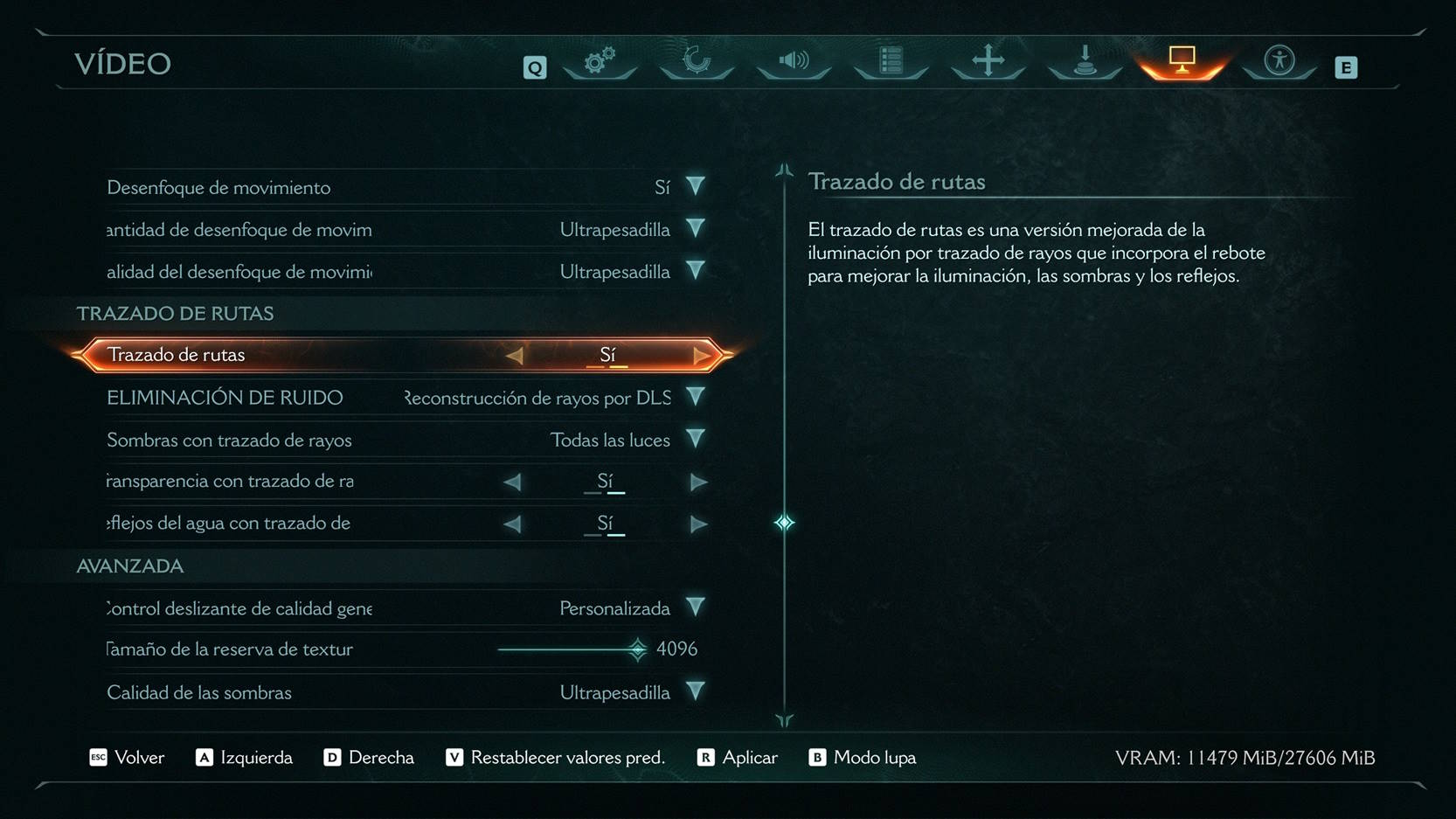Open the Desenfoque de movimiento dropdown

(x=696, y=186)
